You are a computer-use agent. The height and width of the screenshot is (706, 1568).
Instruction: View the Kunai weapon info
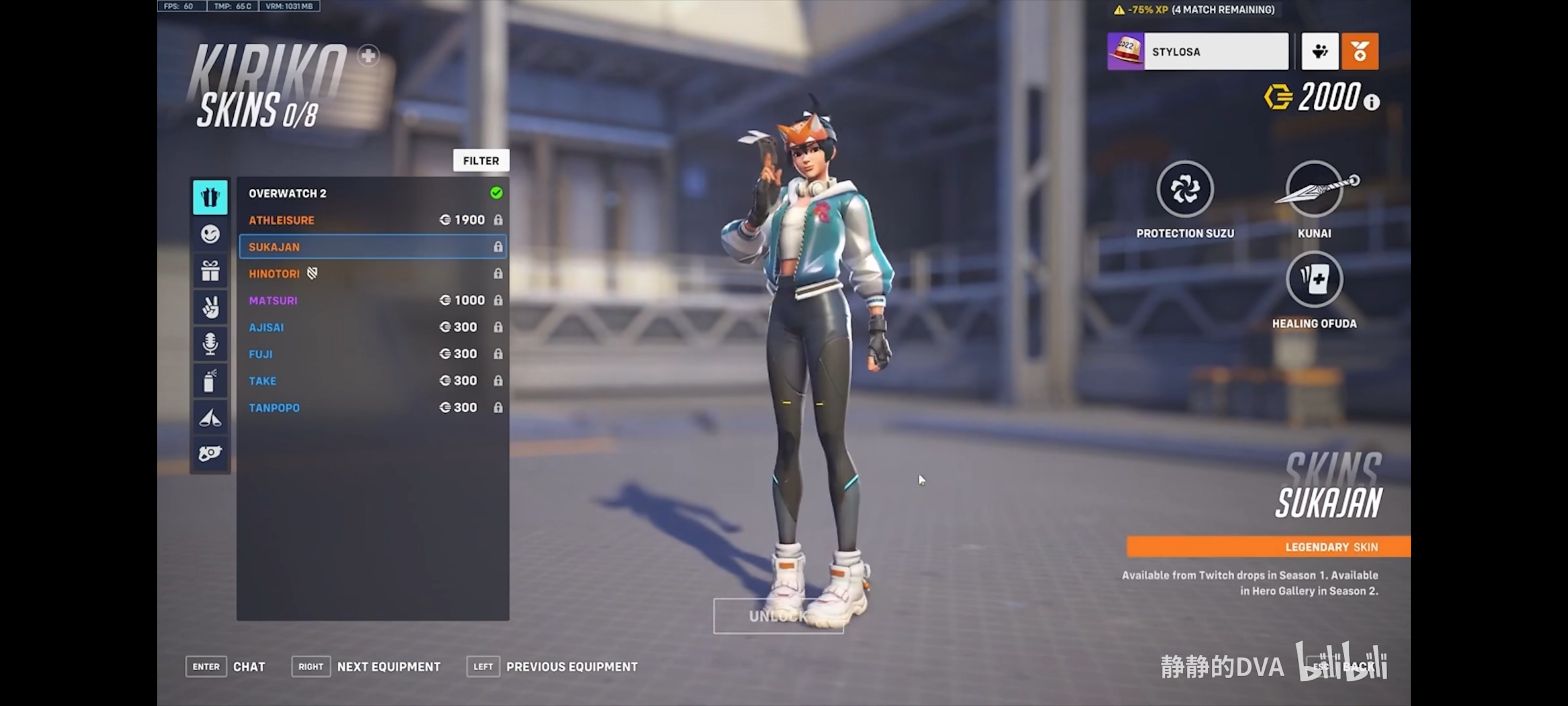coord(1314,189)
